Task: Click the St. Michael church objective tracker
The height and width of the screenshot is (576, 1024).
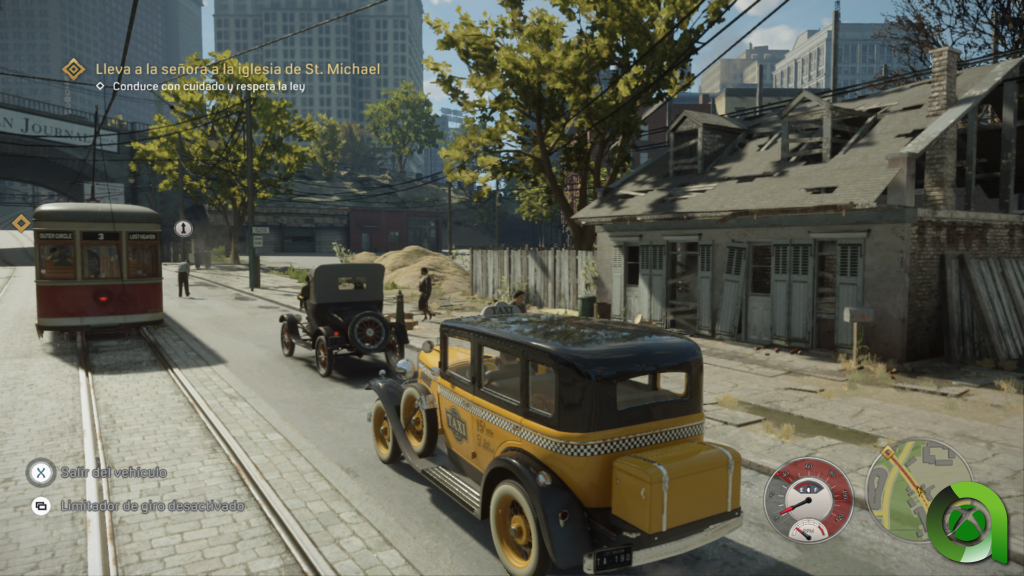Action: [x=237, y=69]
